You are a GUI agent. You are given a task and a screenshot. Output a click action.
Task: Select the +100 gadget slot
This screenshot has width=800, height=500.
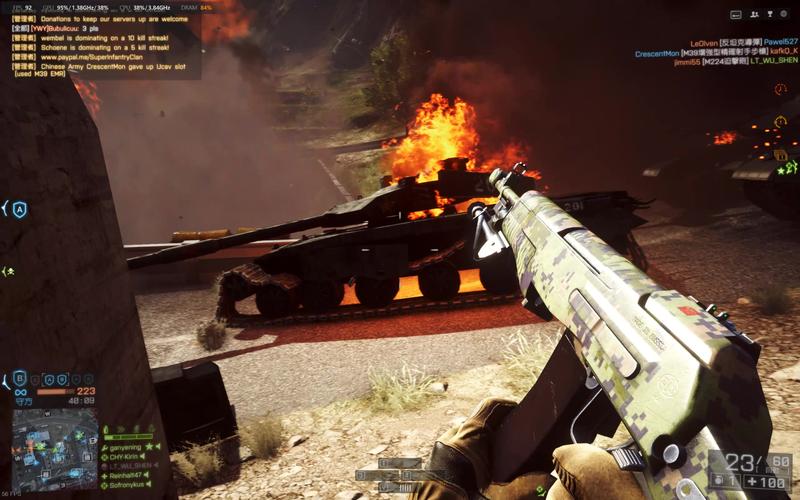[767, 482]
